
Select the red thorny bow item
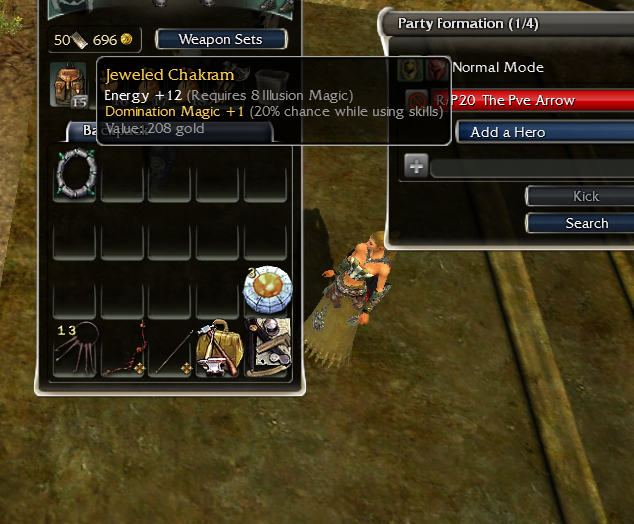click(124, 350)
